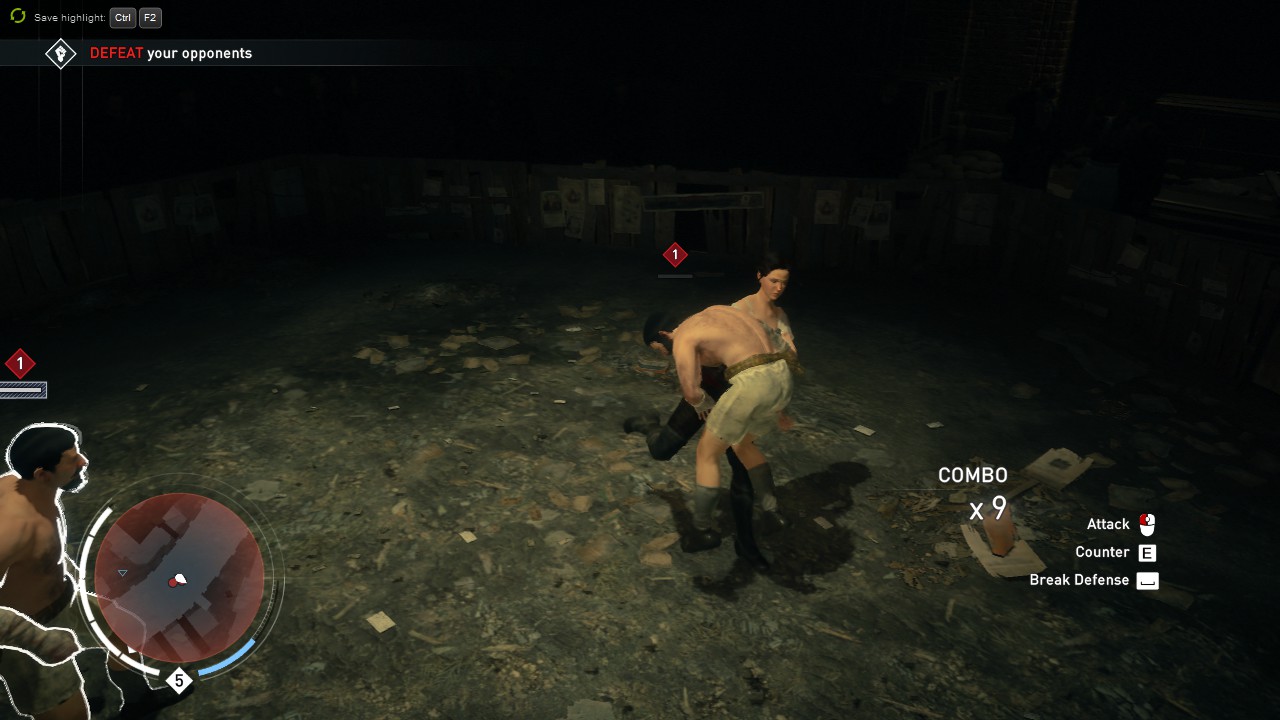Select the level 1 enemy marker above the fighters

pyautogui.click(x=675, y=255)
